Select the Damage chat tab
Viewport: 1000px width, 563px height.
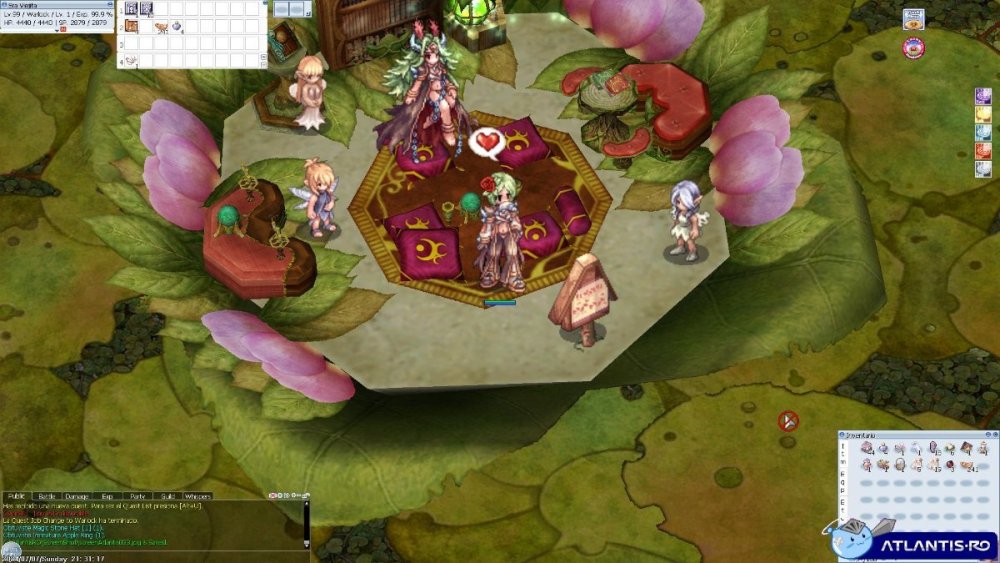click(x=76, y=495)
